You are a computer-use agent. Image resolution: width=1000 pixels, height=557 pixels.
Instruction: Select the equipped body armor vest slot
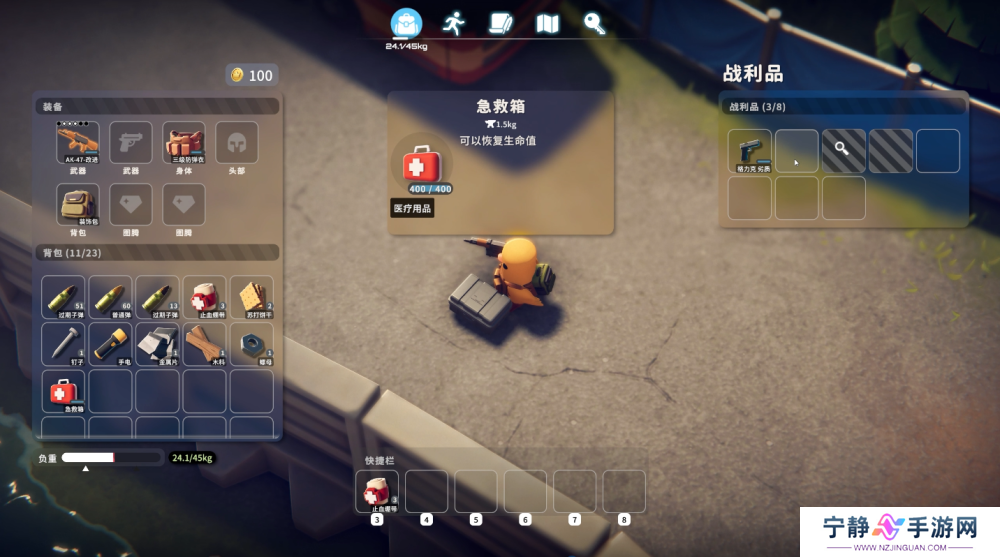coord(184,143)
